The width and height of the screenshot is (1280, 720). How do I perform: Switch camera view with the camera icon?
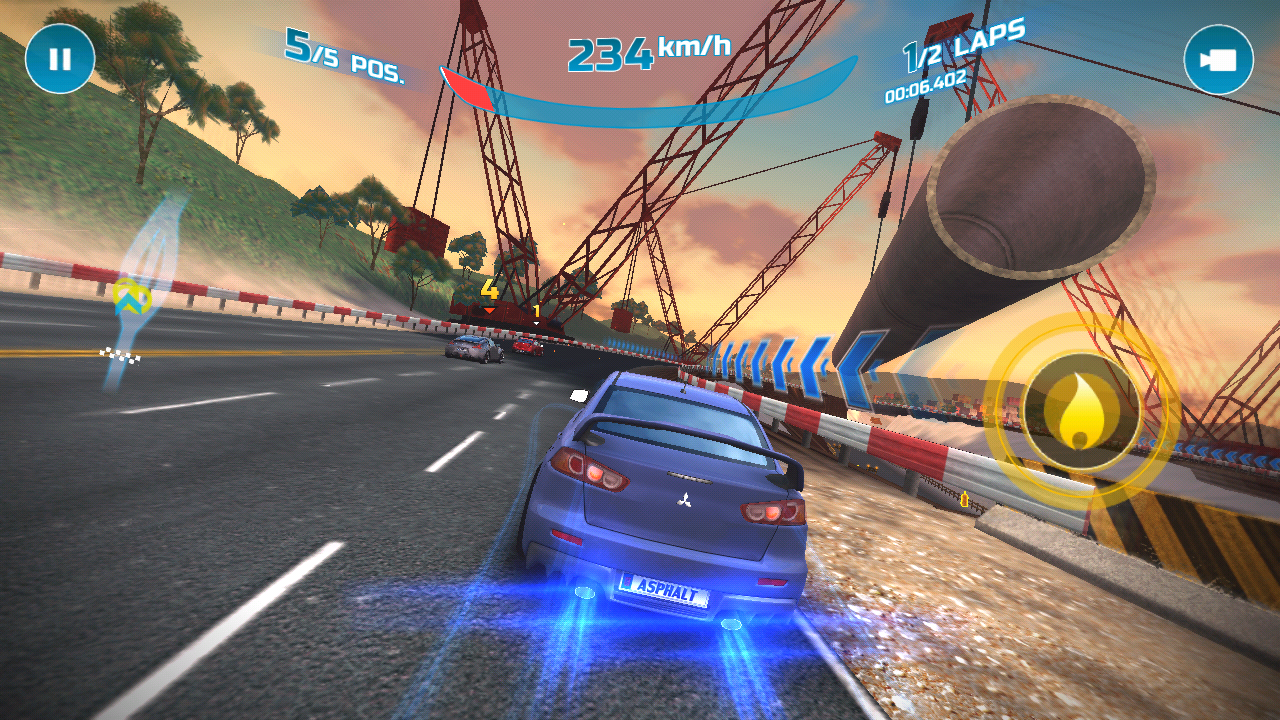tap(1219, 60)
